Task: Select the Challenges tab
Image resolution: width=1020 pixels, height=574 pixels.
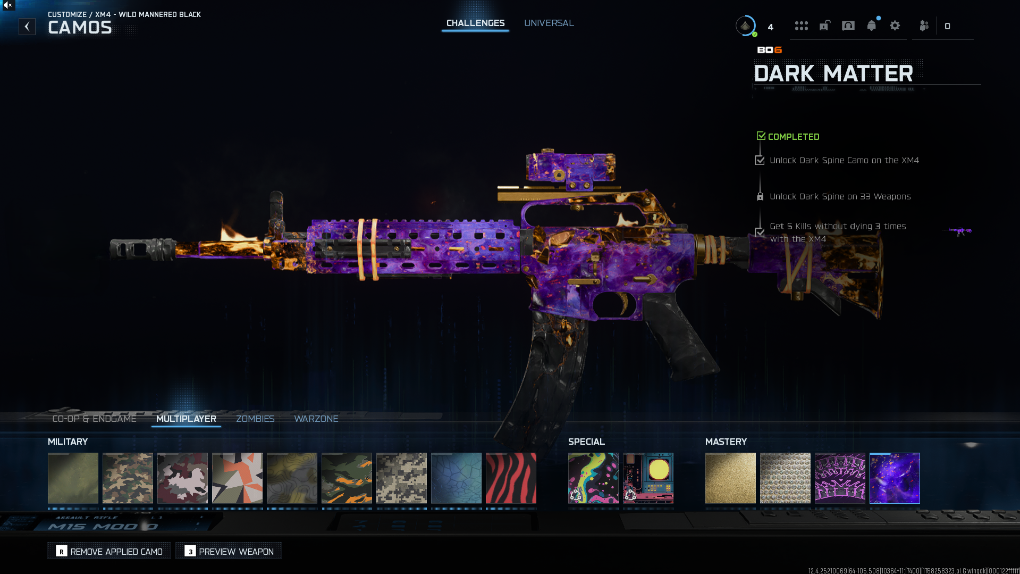Action: 475,23
